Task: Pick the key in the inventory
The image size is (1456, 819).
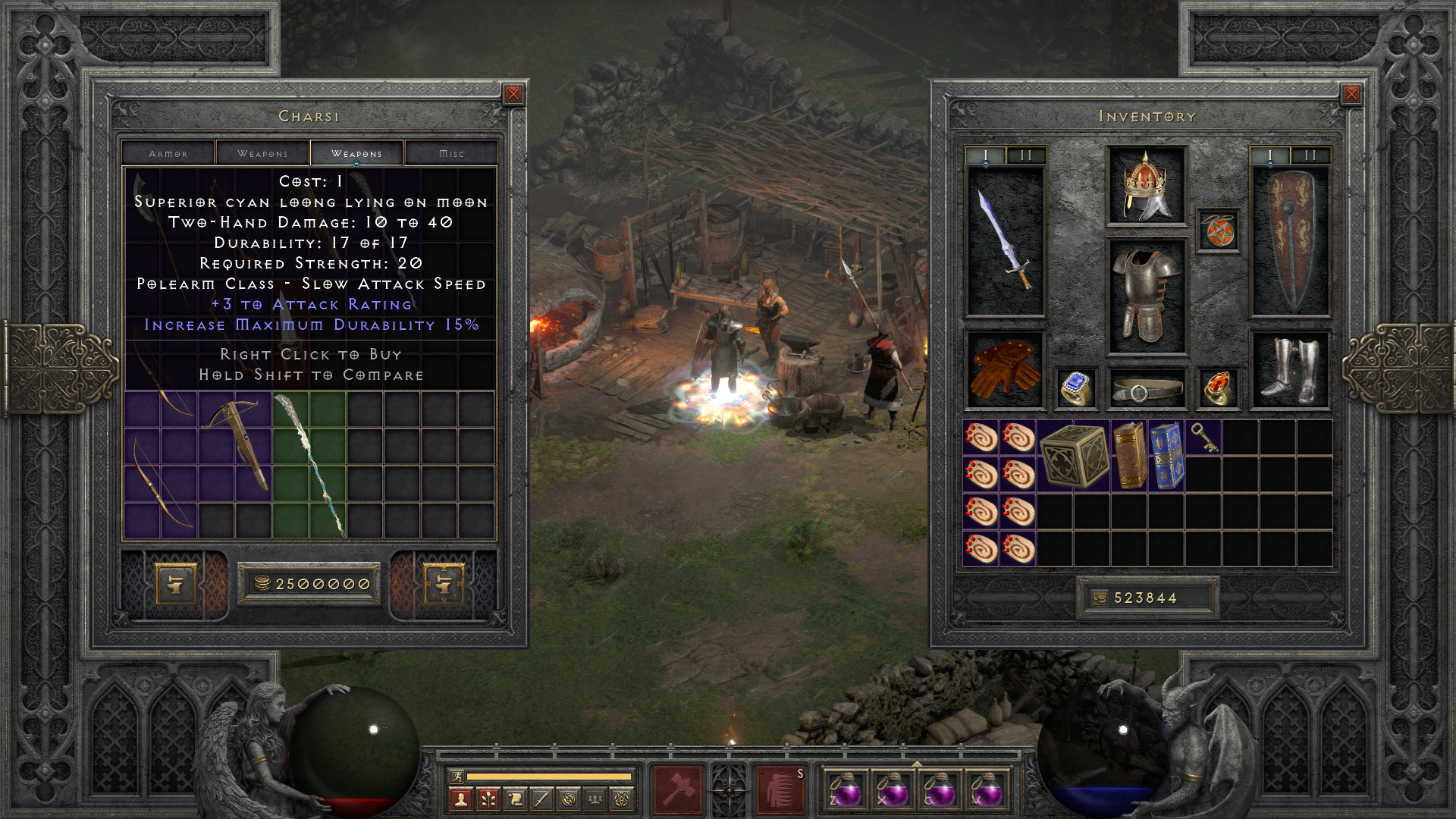Action: click(x=1203, y=438)
